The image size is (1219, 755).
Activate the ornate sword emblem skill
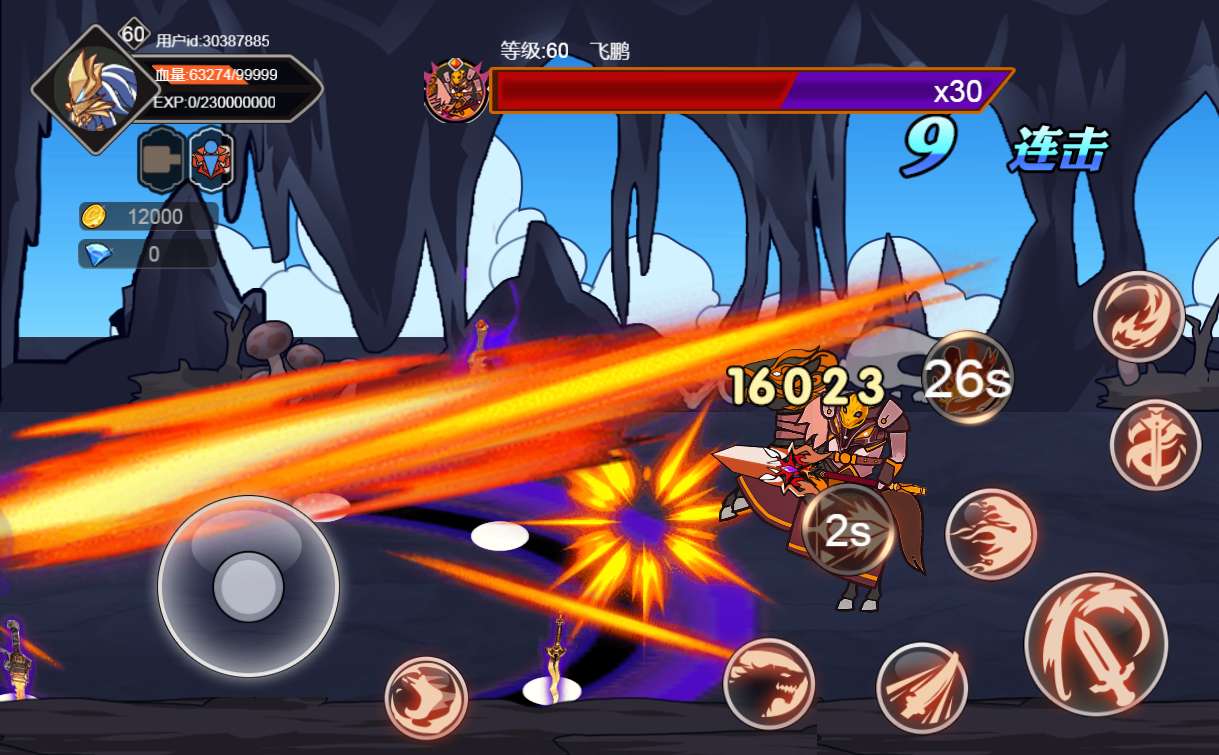pos(1155,445)
